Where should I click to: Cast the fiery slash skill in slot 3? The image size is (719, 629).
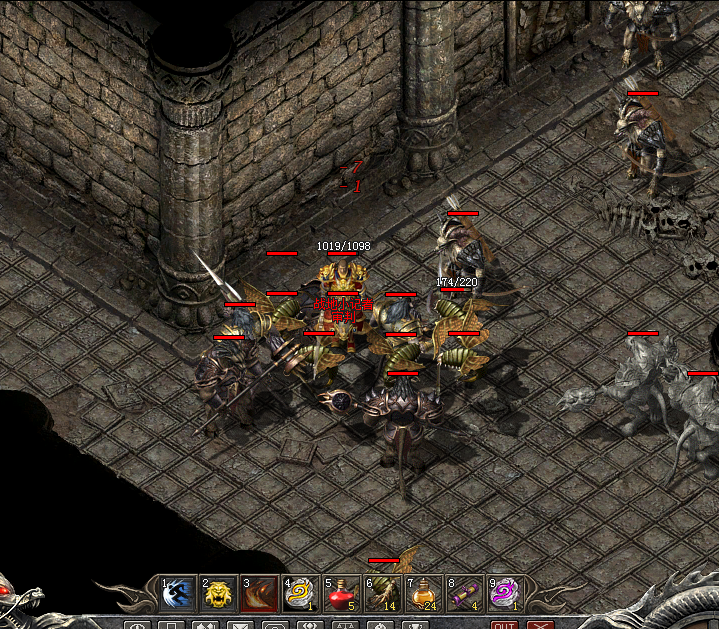coord(258,594)
